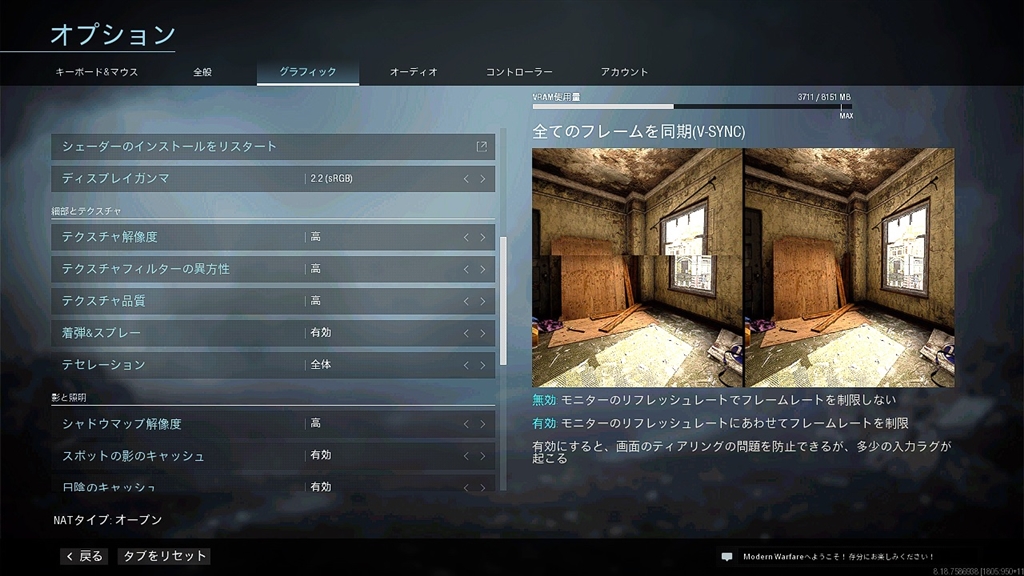Click right arrow on ディスプレイガンマ
Viewport: 1024px width, 576px height.
pos(482,179)
